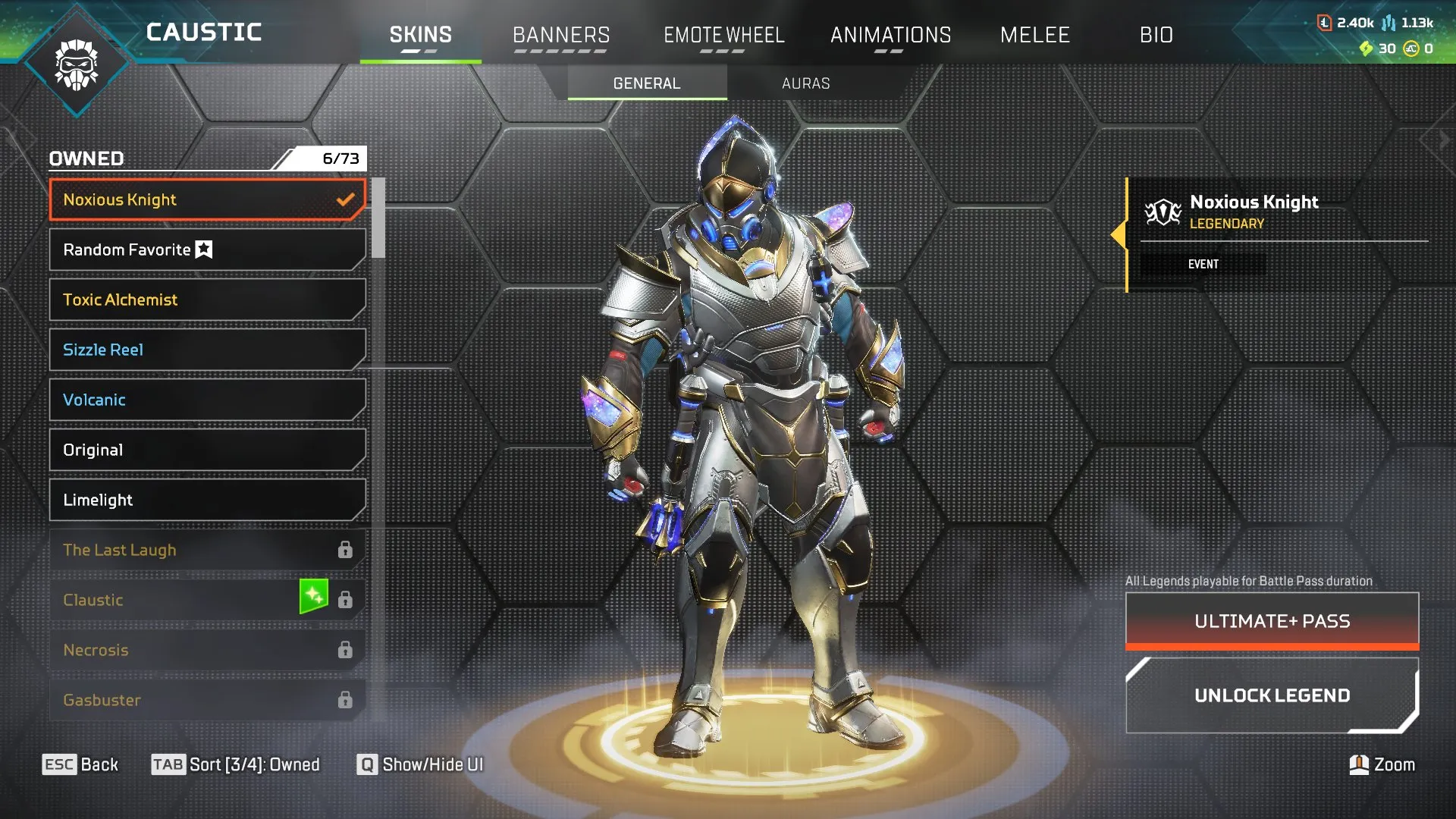Click the UNLOCK LEGEND button

click(x=1272, y=695)
